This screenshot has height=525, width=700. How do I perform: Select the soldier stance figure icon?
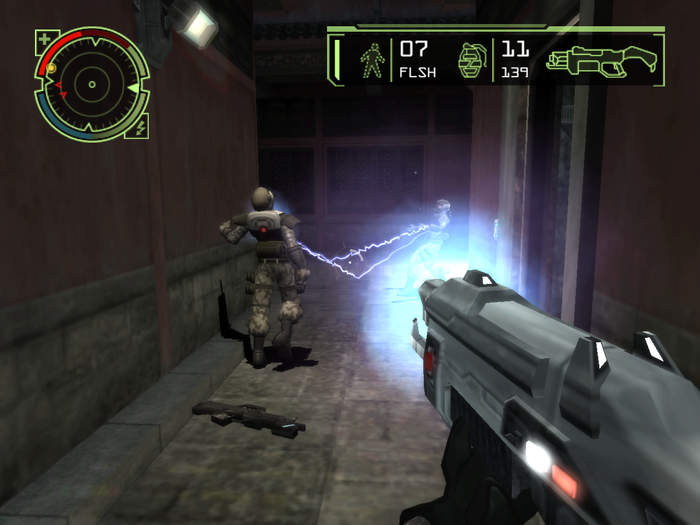[373, 60]
